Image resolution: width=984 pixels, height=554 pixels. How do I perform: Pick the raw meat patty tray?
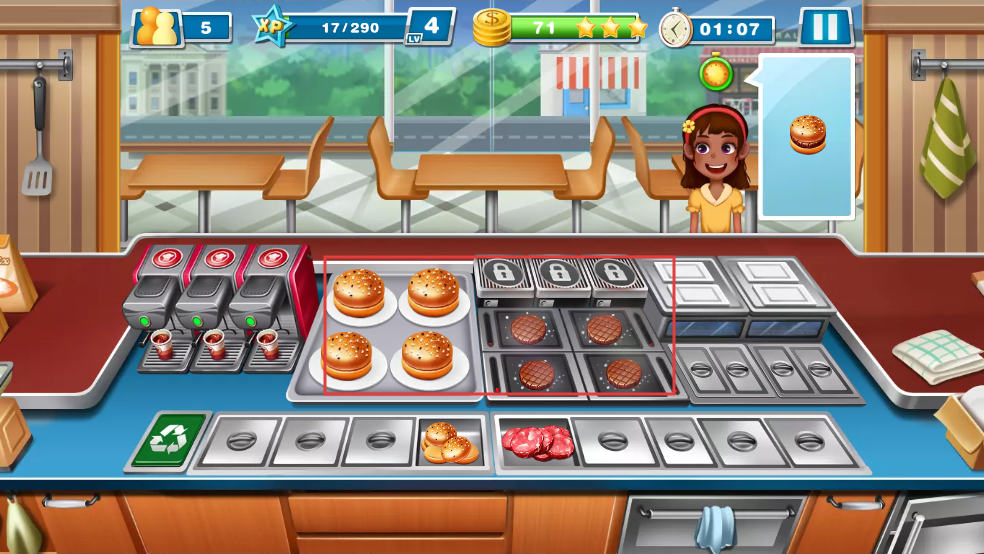coord(537,441)
